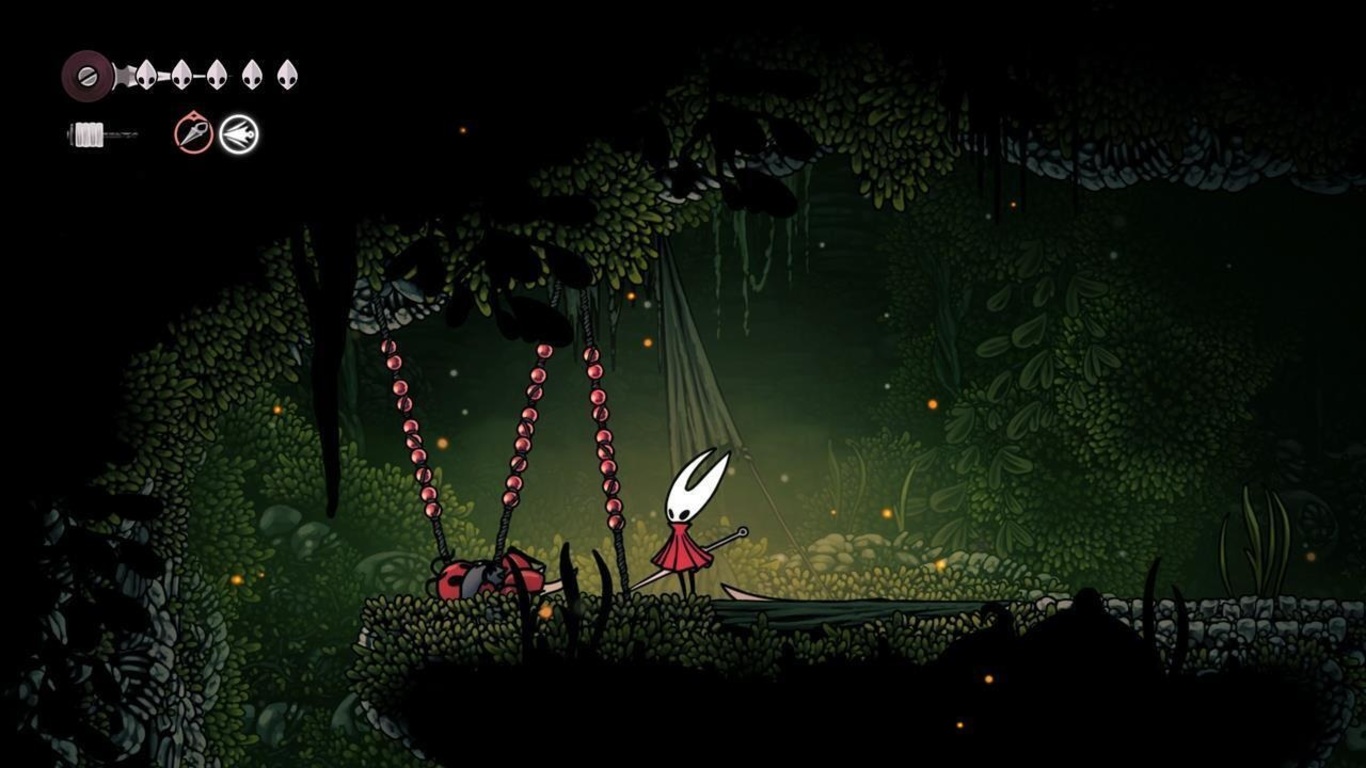Activate the glowing white silk skill icon
1366x768 pixels.
click(239, 134)
